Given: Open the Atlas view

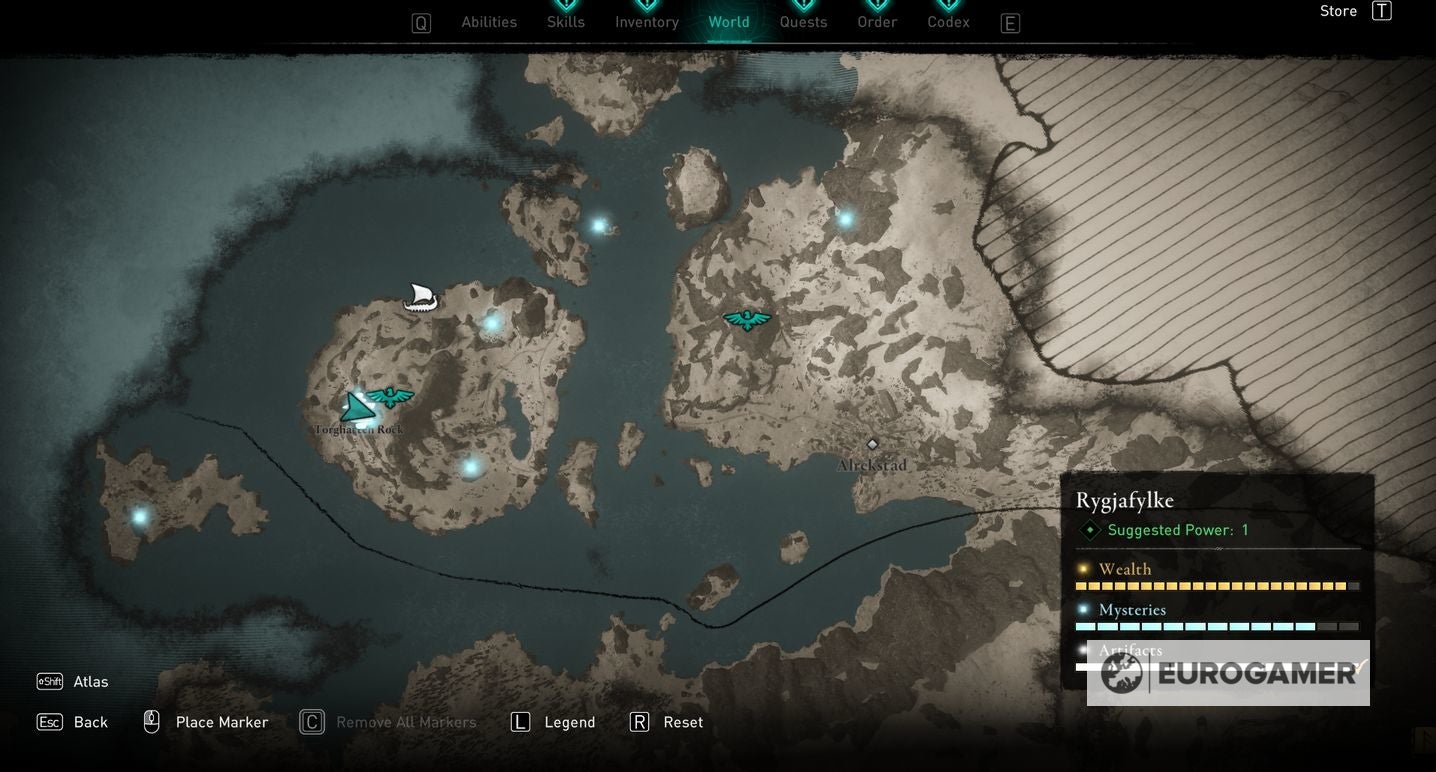Looking at the screenshot, I should tap(90, 682).
